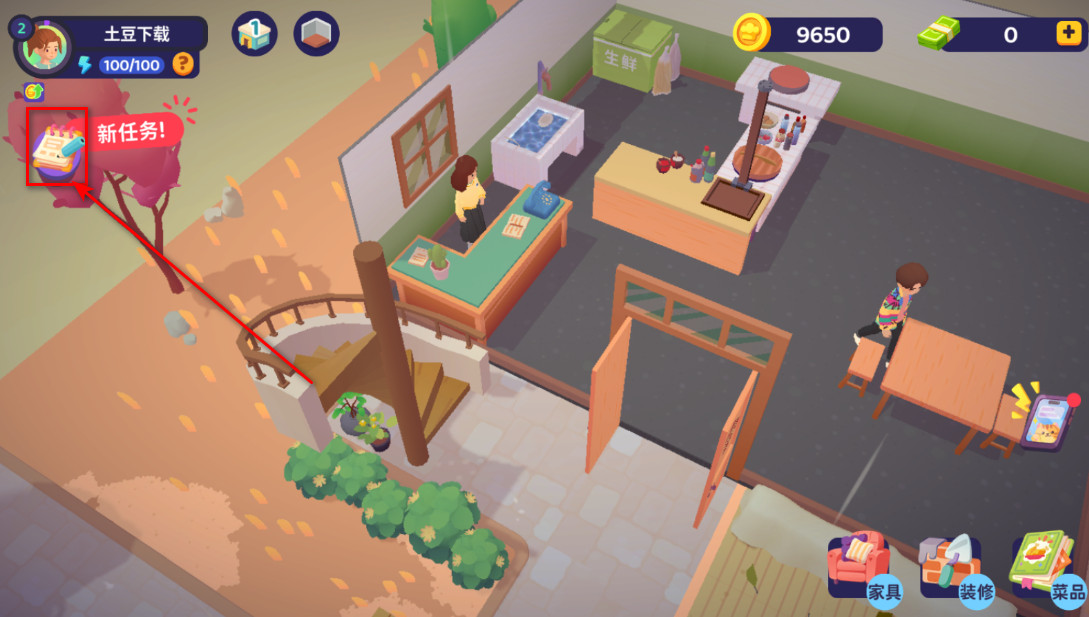Open the smartphone notification icon

(1044, 421)
